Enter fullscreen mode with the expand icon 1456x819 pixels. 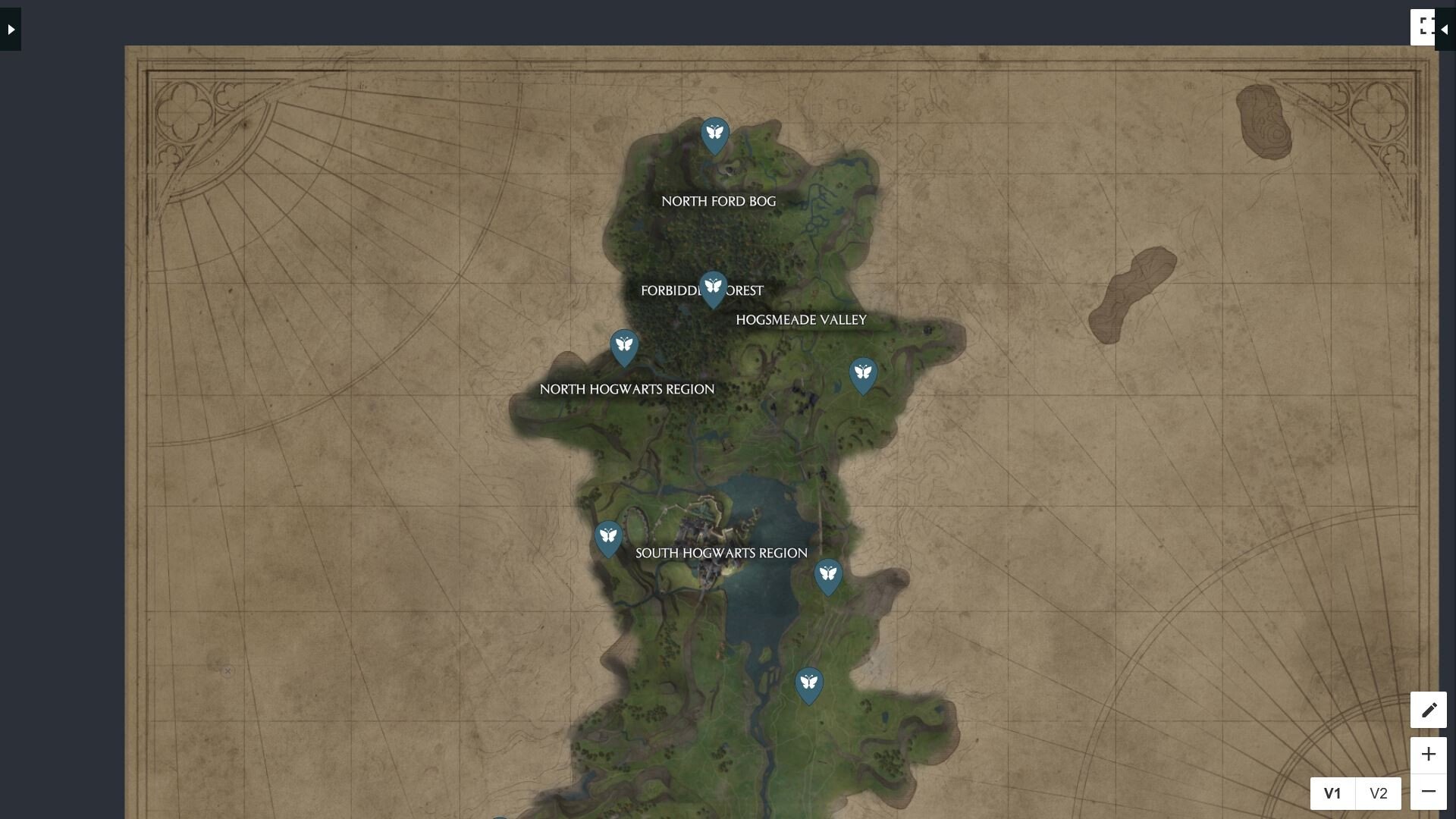pyautogui.click(x=1425, y=26)
